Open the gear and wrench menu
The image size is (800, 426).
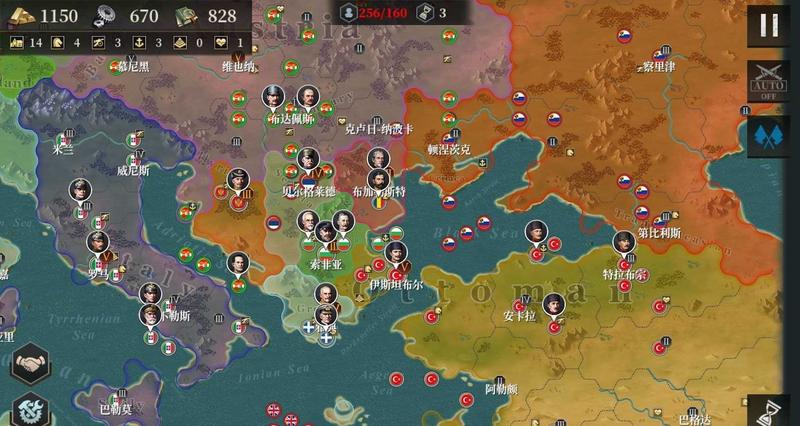(x=27, y=411)
